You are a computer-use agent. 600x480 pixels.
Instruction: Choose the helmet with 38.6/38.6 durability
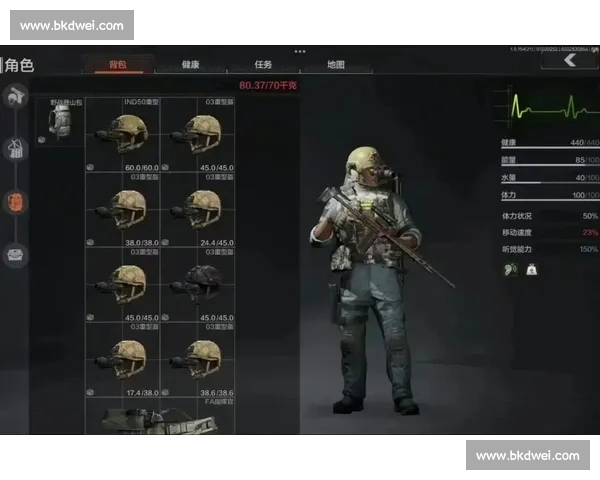[x=198, y=359]
